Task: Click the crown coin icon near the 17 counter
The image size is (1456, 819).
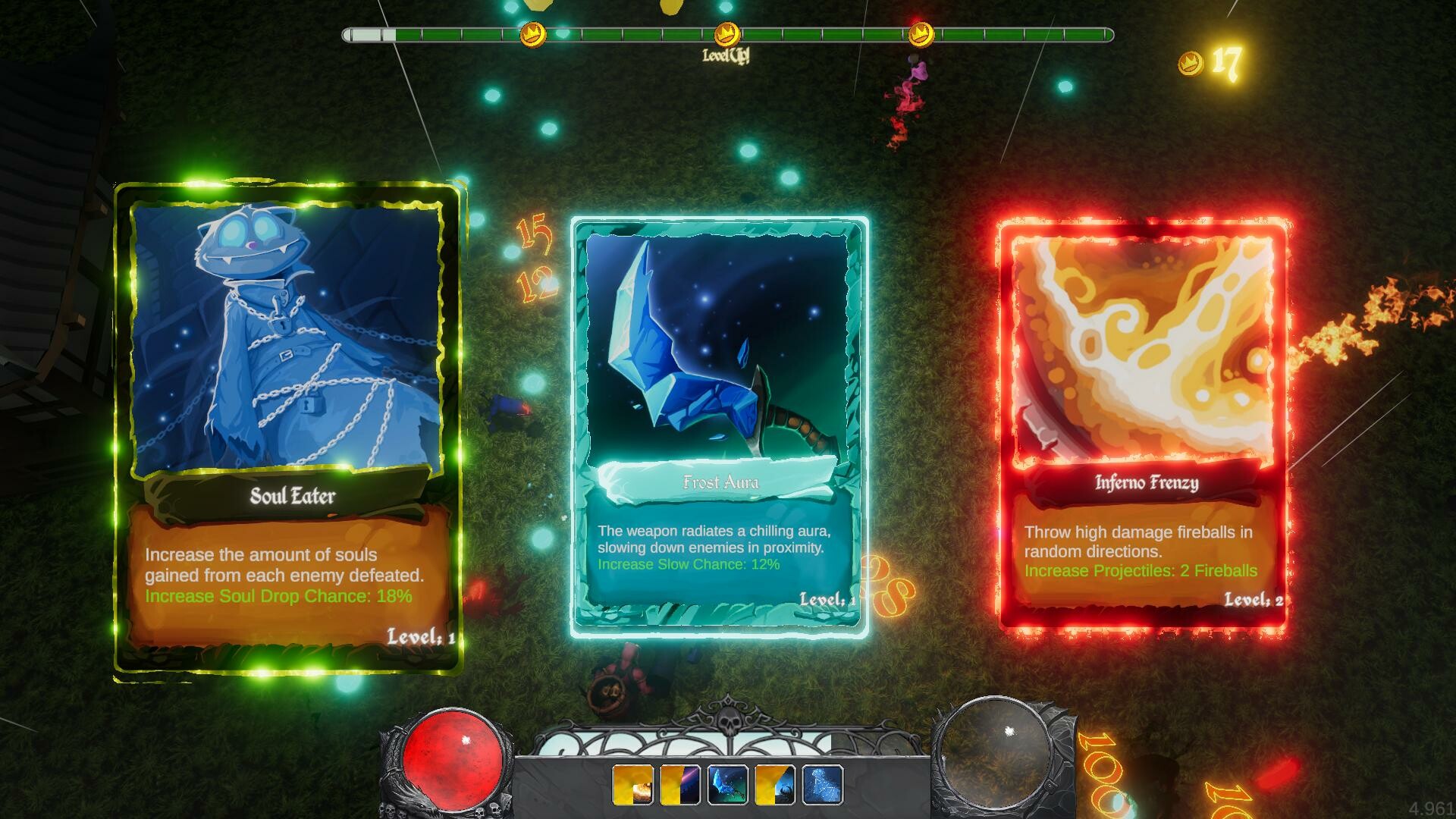Action: tap(1191, 64)
